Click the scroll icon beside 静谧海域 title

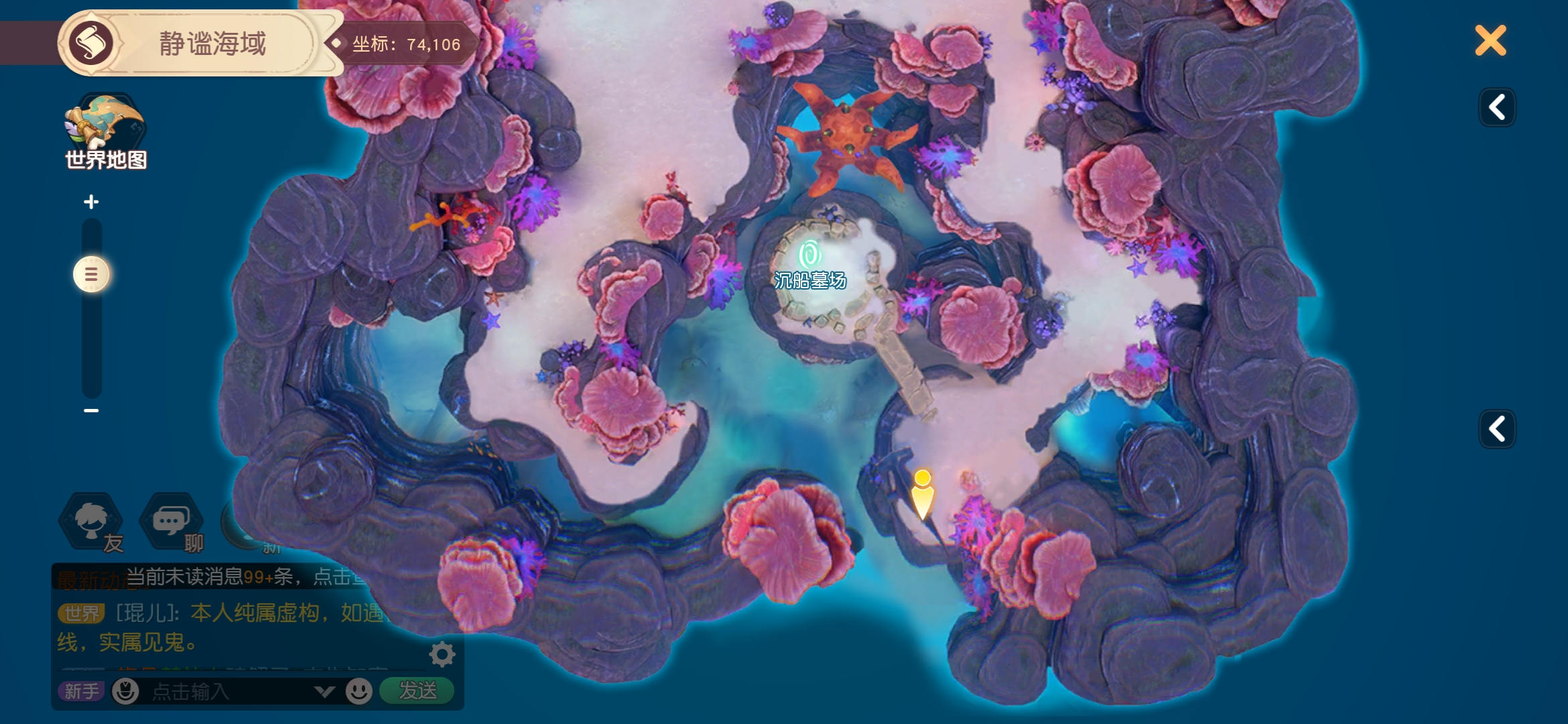point(91,43)
